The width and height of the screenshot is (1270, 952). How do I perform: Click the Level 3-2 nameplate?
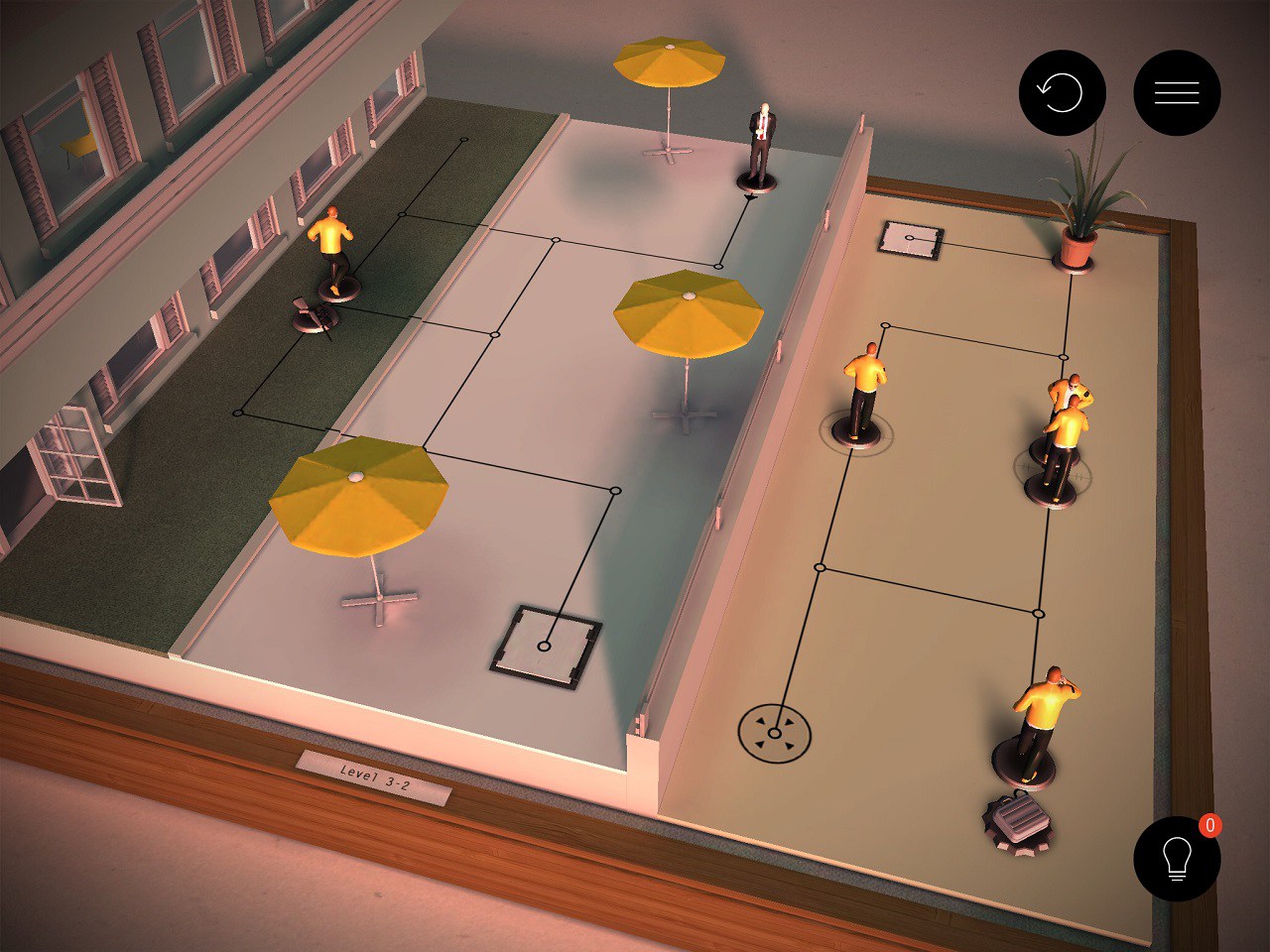(x=372, y=778)
